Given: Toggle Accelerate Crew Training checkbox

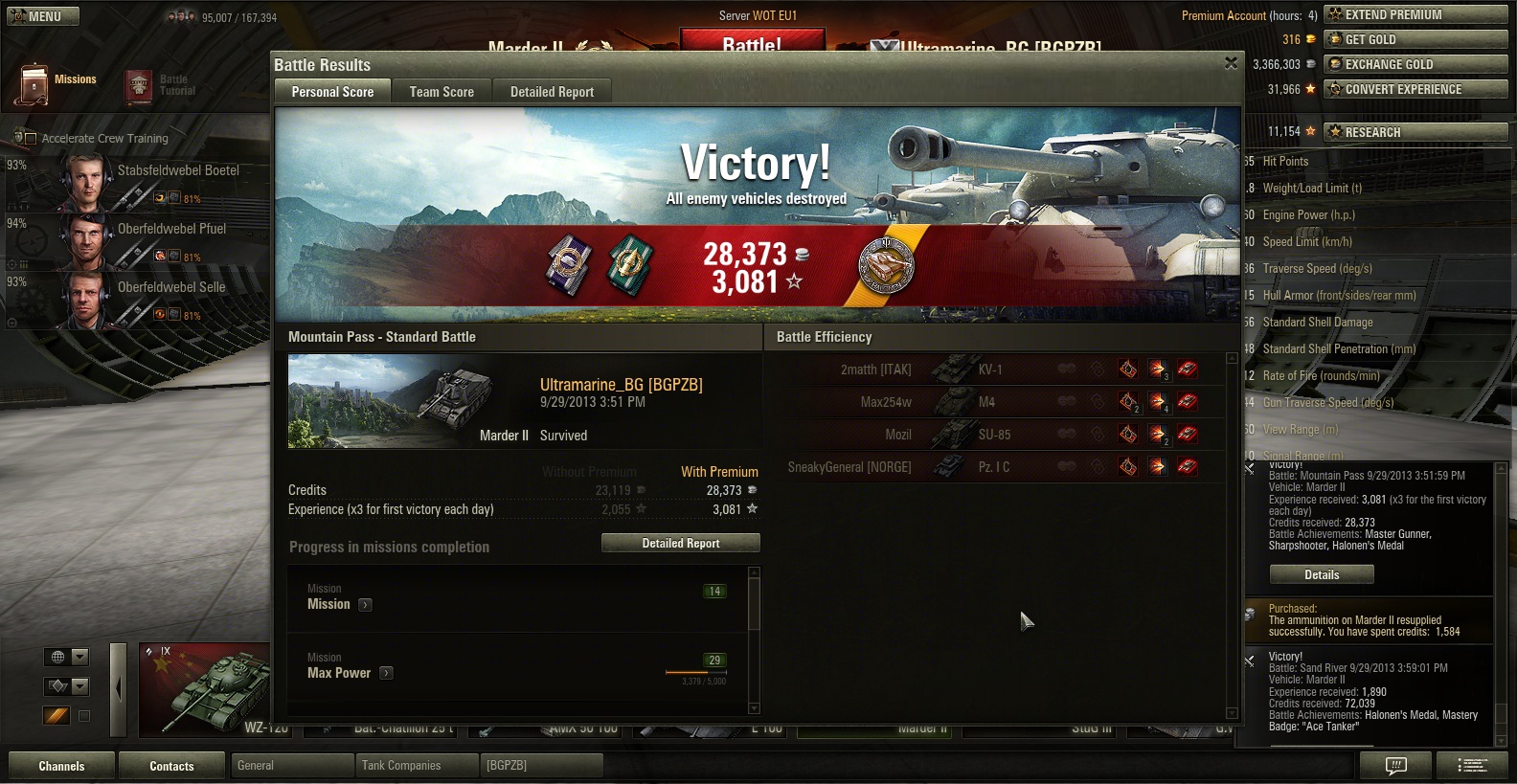Looking at the screenshot, I should click(30, 139).
